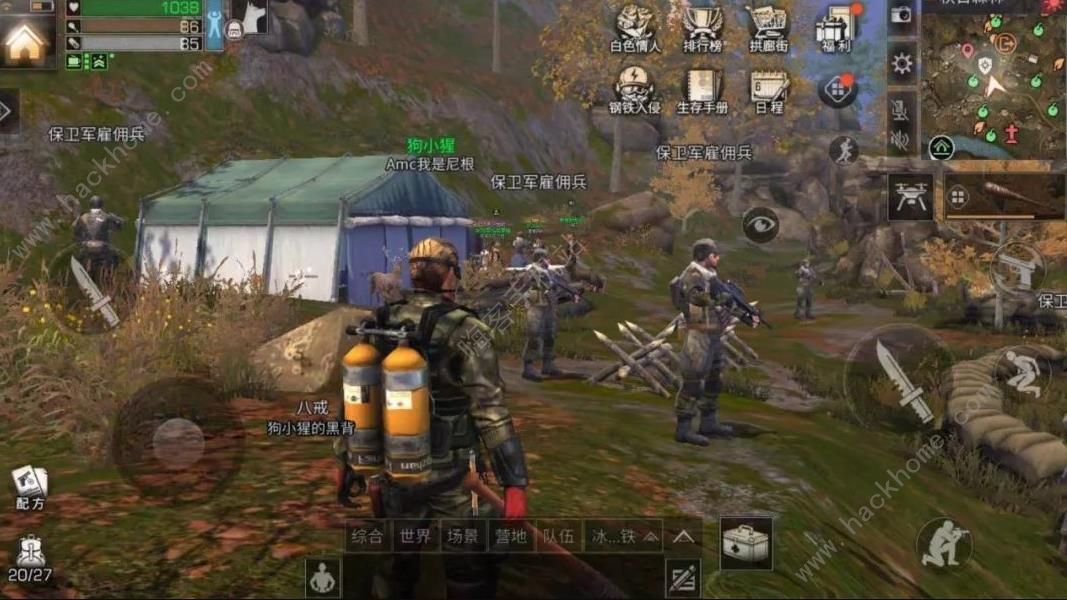Toggle the eye view button
Screen dimensions: 1067x600
(761, 224)
